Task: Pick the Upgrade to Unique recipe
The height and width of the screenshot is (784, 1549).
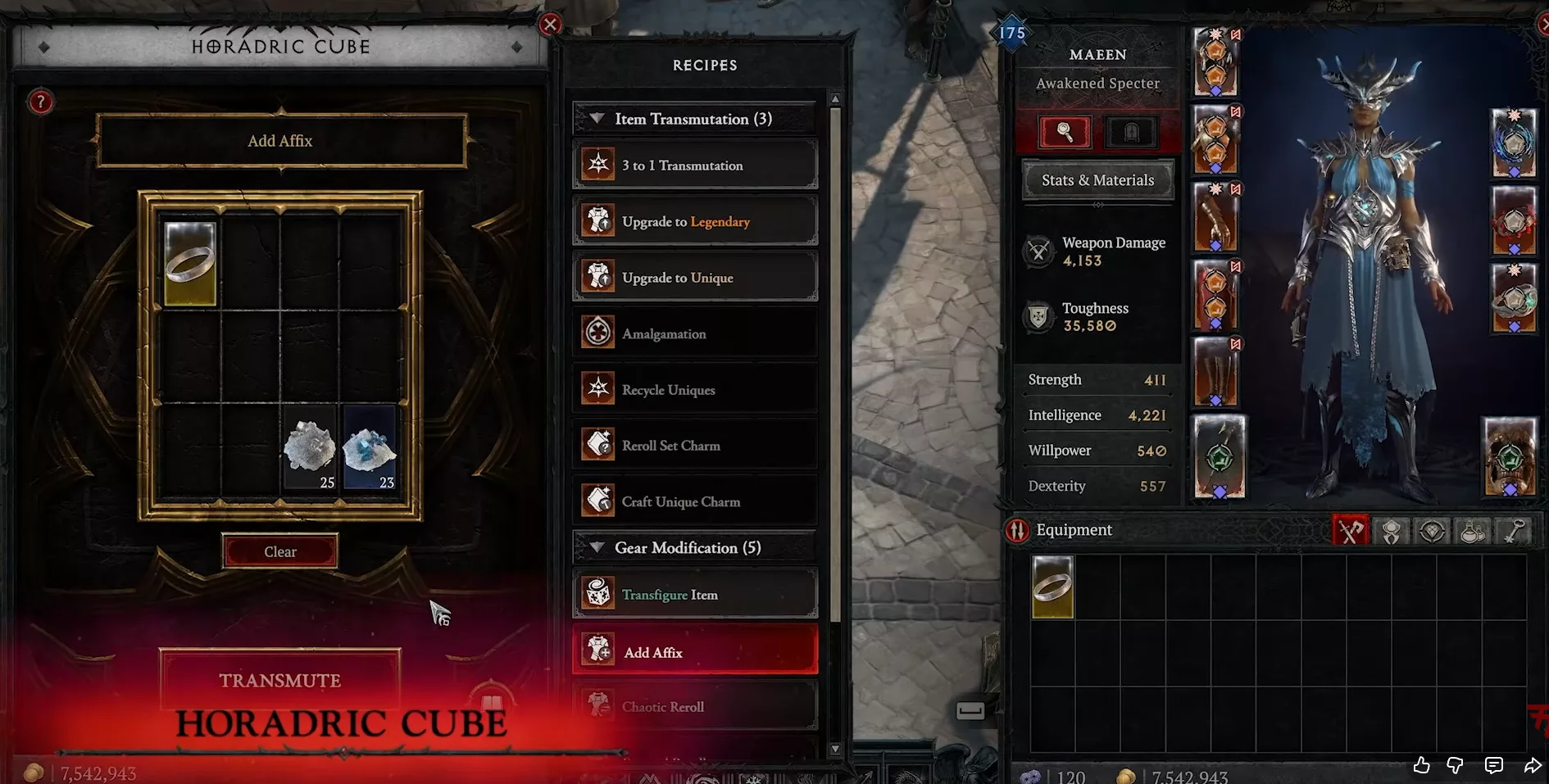Action: click(695, 278)
